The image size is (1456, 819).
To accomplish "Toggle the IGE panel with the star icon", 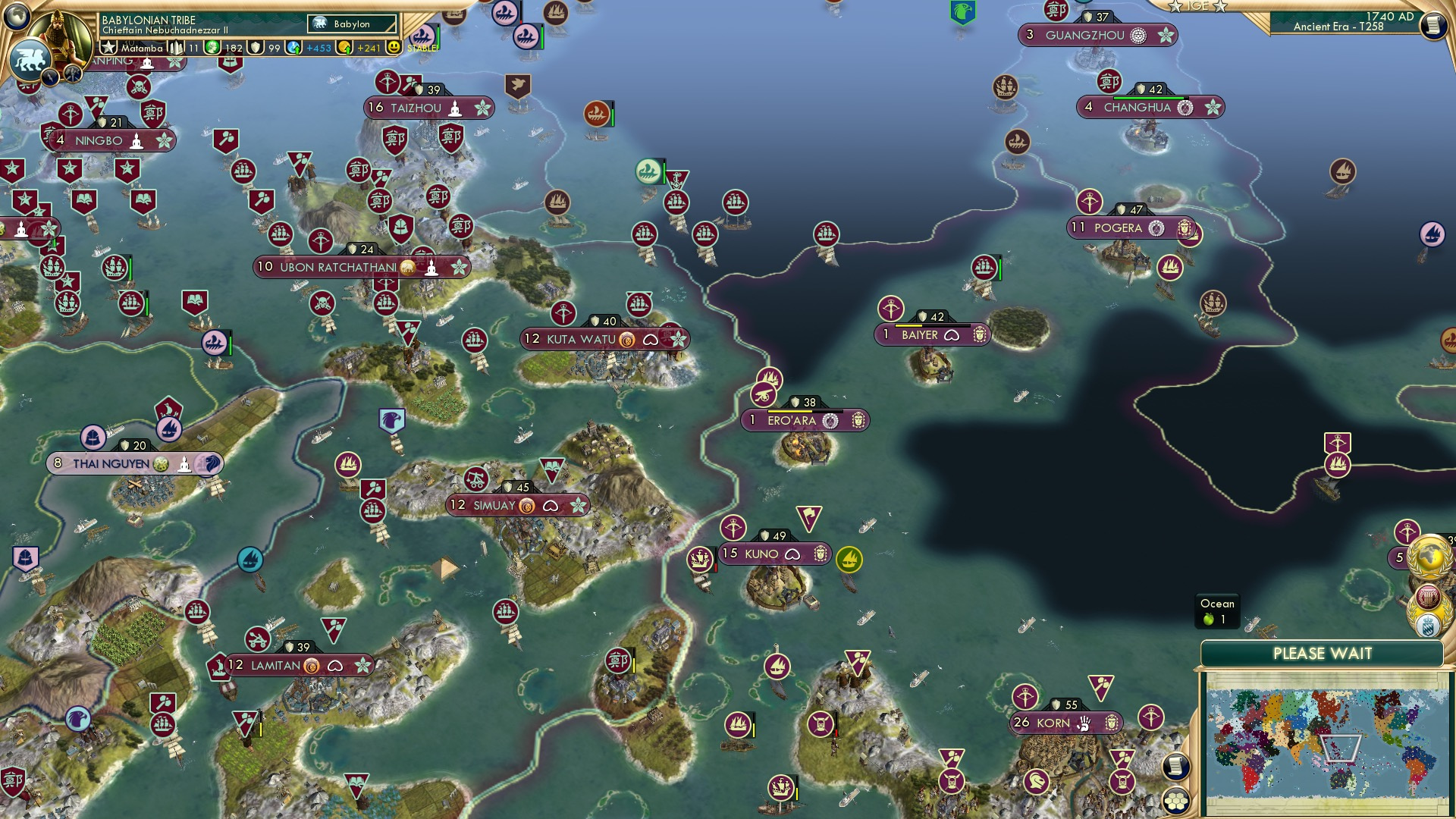I will pyautogui.click(x=1175, y=7).
